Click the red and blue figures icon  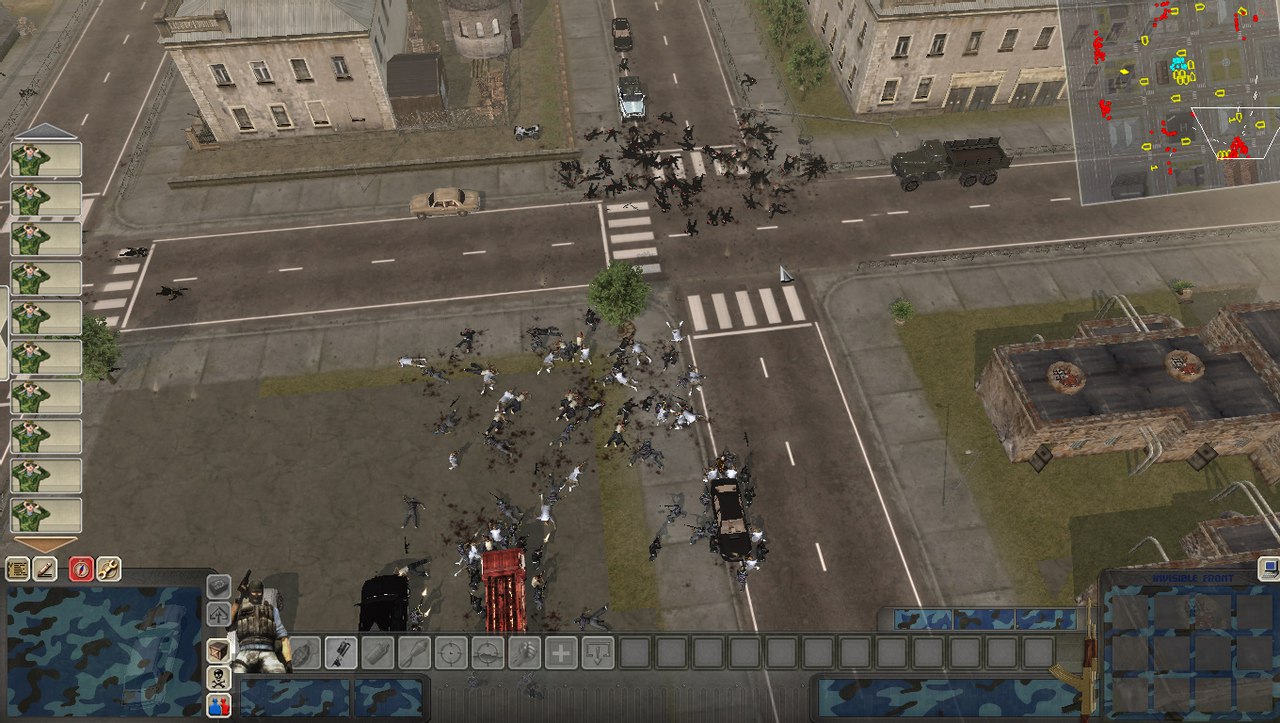[x=218, y=705]
